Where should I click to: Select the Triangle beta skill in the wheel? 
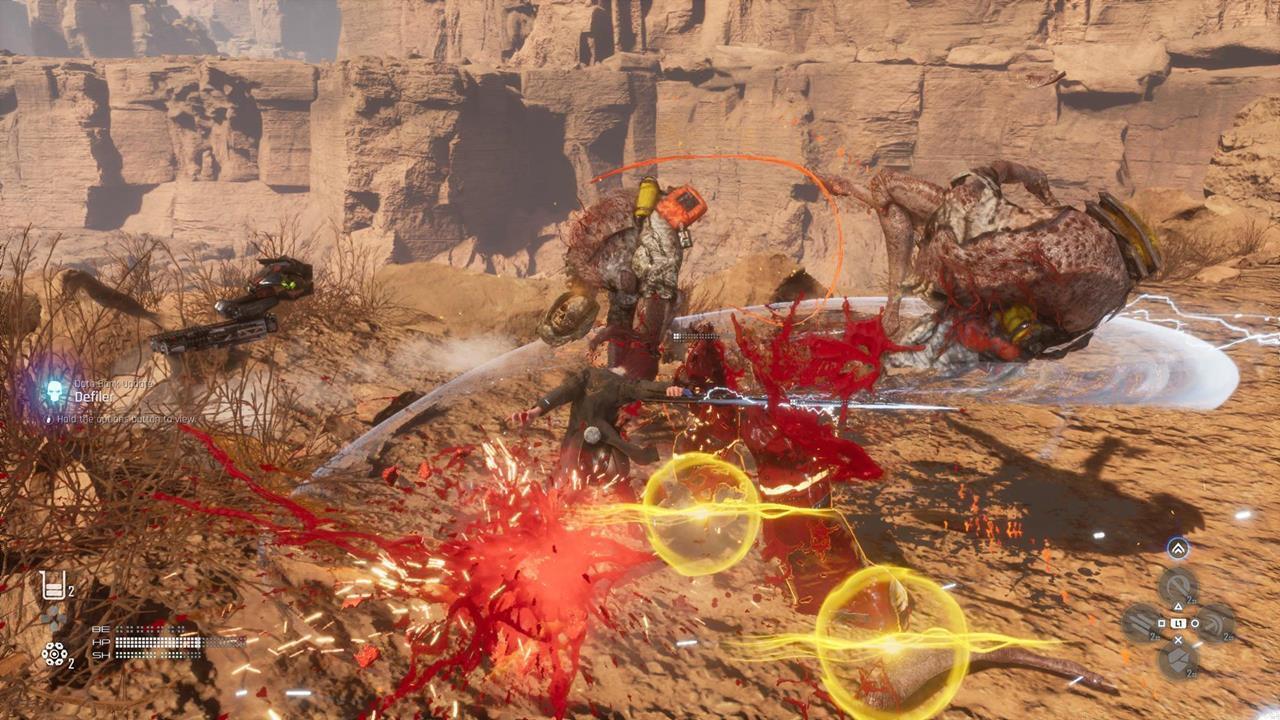[x=1178, y=584]
